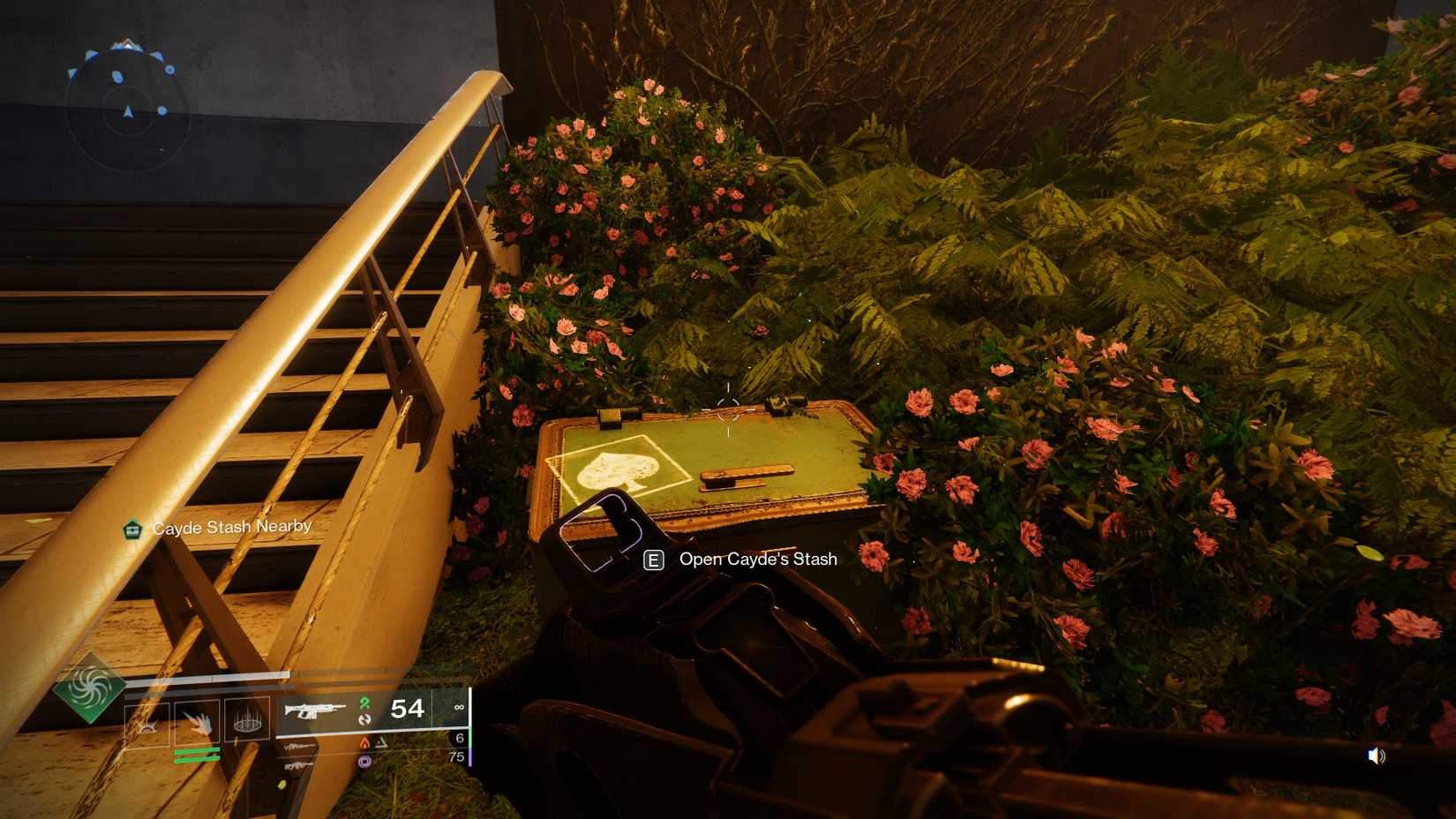Select the equipped auto rifle icon

coord(311,710)
